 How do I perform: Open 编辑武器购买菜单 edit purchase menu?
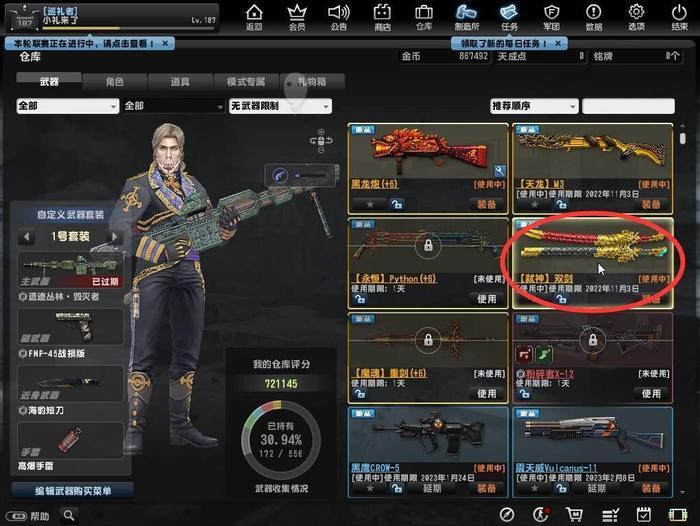coord(72,491)
